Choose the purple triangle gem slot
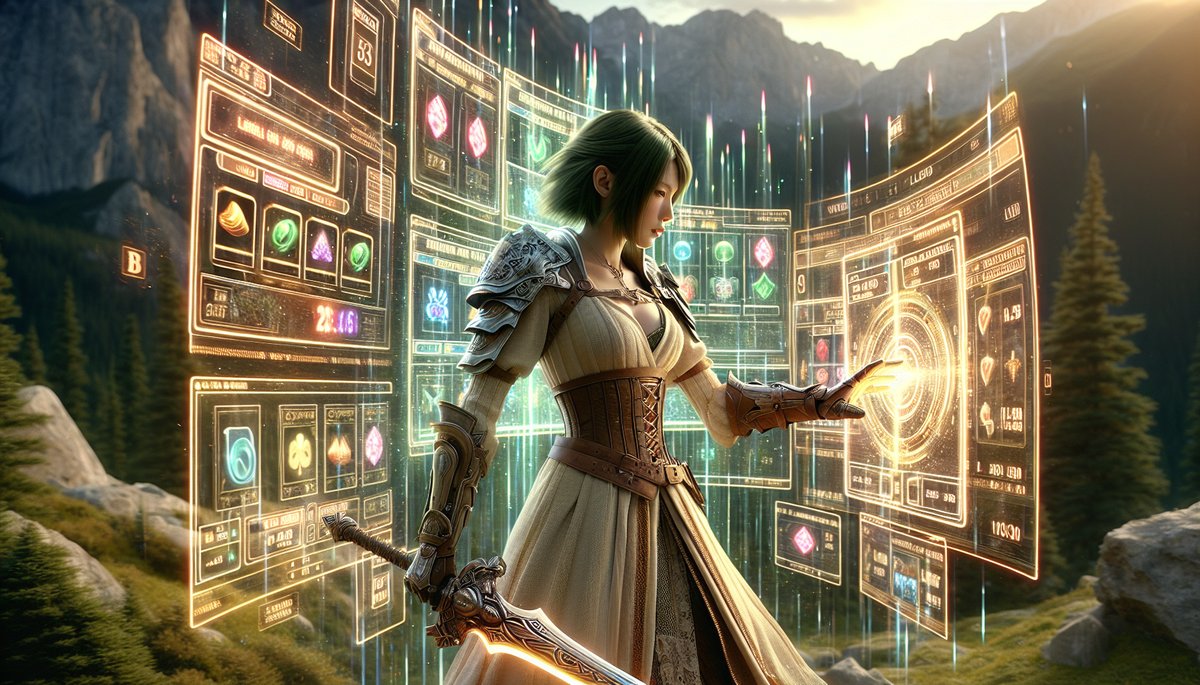Screen dimensions: 1200x685 (321, 245)
